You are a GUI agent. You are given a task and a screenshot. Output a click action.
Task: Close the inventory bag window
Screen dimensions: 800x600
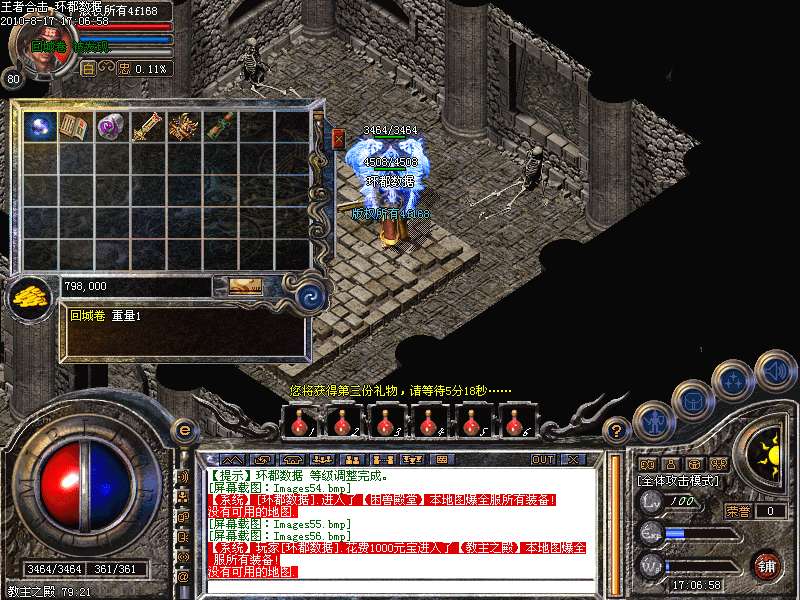pos(338,139)
